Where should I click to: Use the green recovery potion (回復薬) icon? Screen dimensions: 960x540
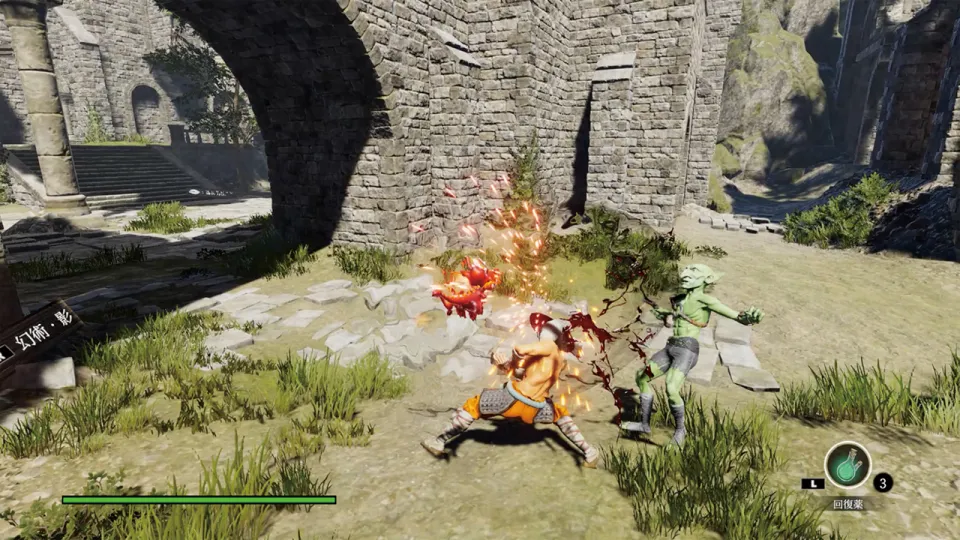coord(847,465)
